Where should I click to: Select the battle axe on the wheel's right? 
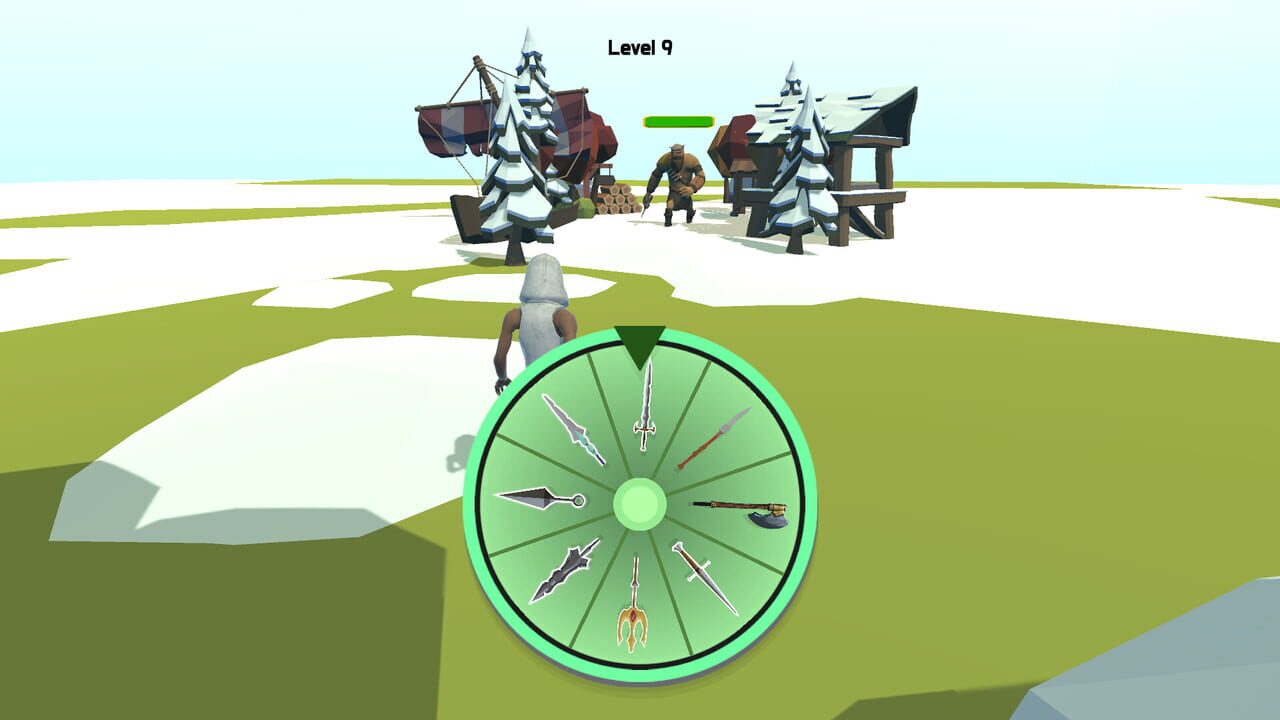[742, 512]
